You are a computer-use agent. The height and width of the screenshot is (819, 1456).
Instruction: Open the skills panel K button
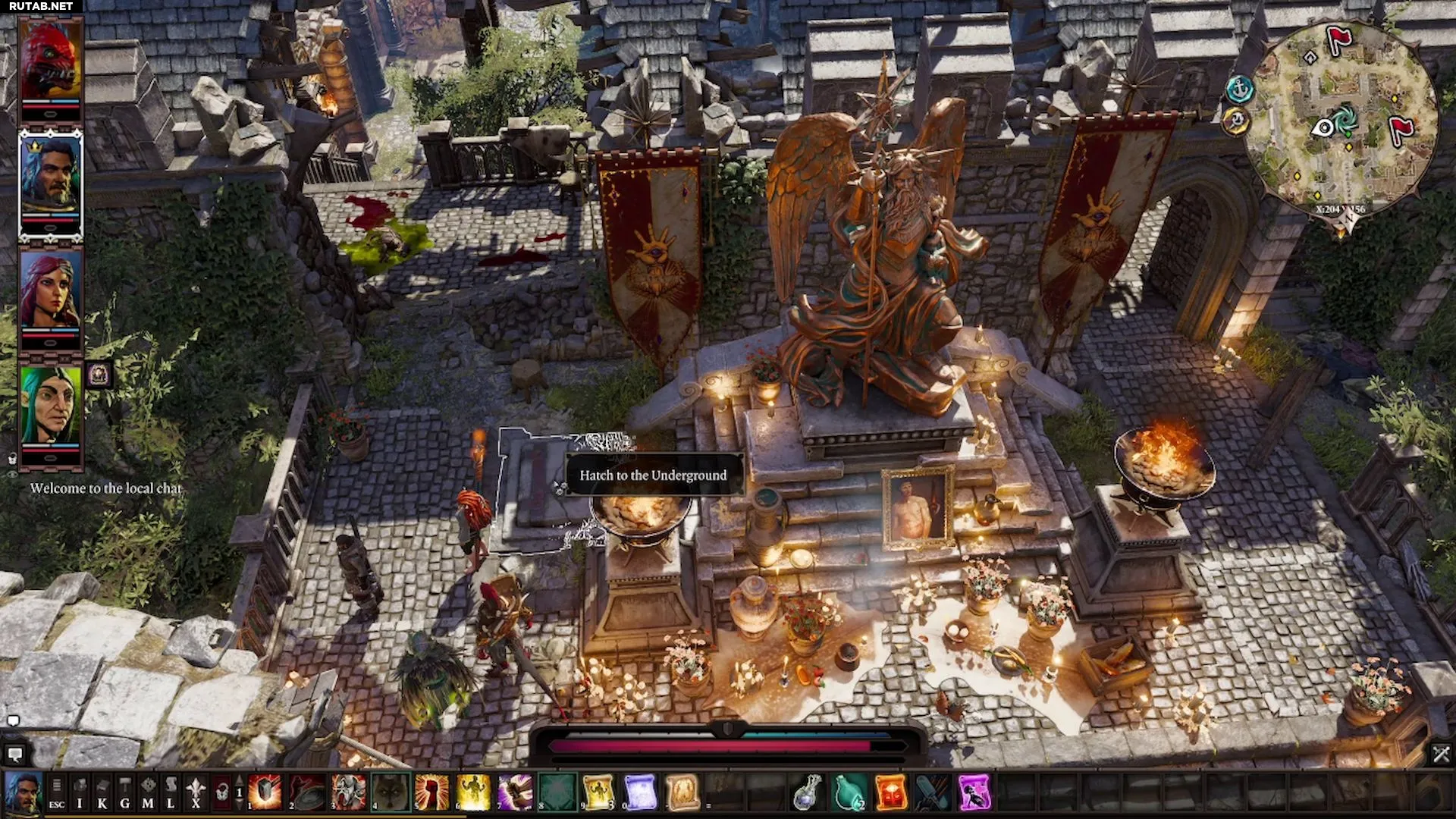click(102, 792)
